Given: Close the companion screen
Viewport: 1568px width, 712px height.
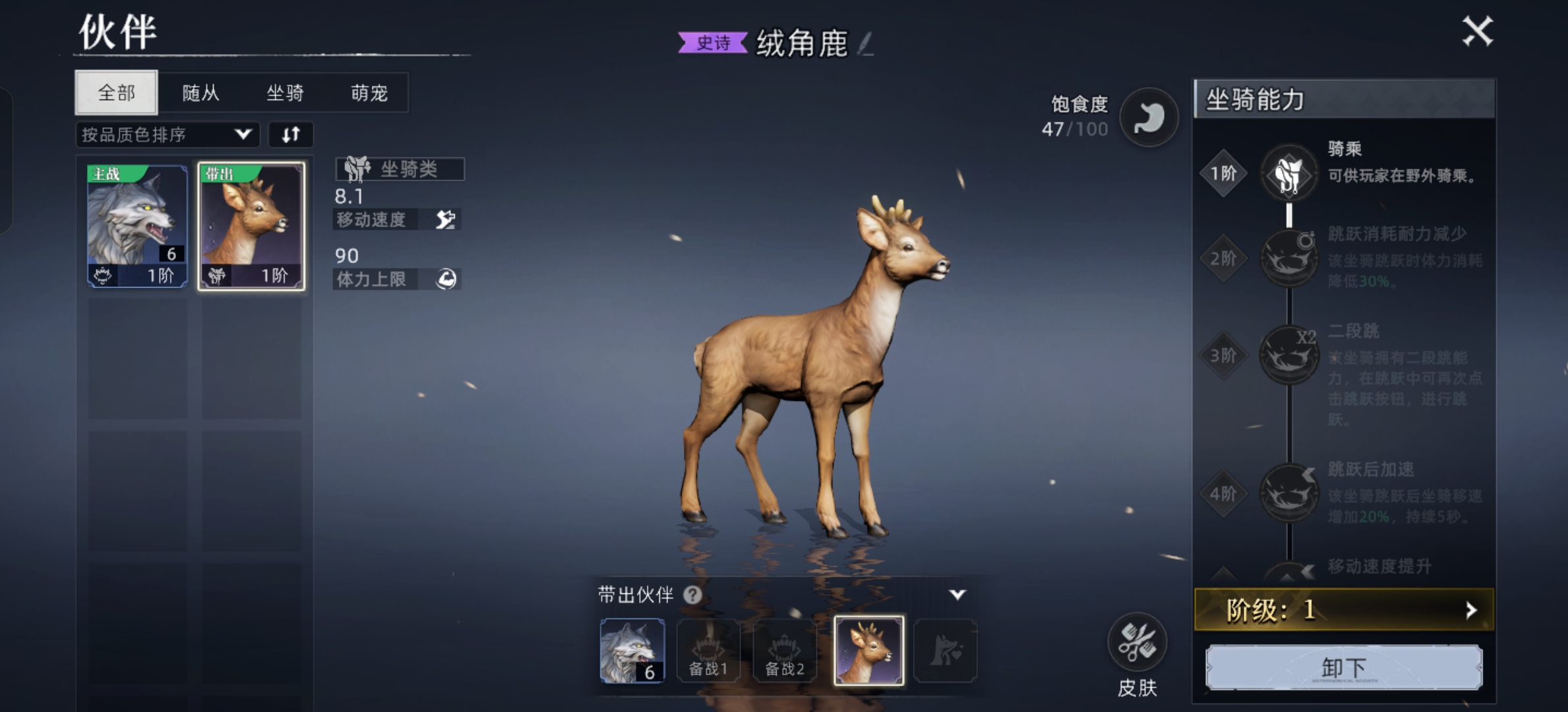Looking at the screenshot, I should [1477, 31].
